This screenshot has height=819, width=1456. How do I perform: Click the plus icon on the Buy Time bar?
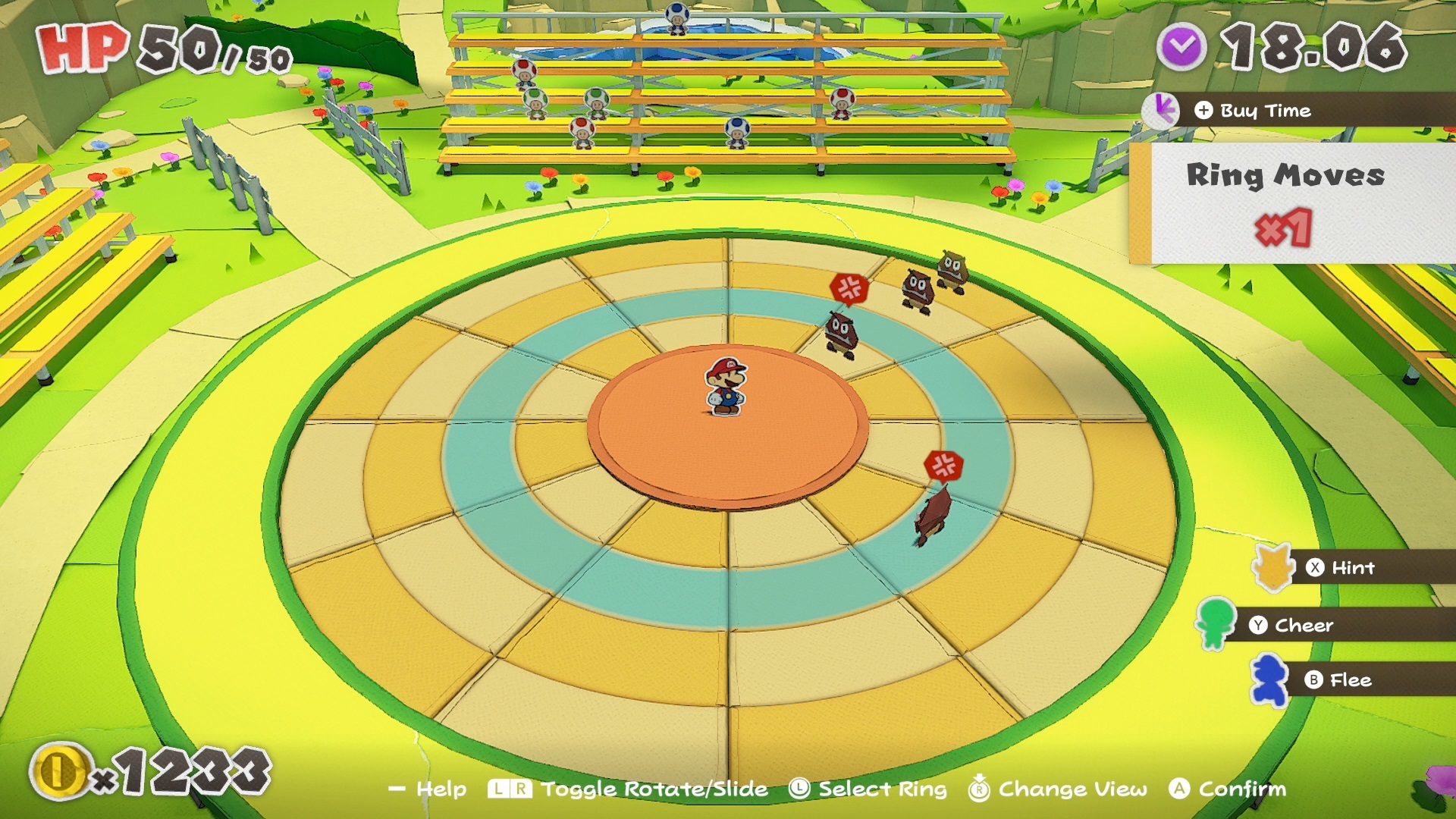pyautogui.click(x=1203, y=110)
